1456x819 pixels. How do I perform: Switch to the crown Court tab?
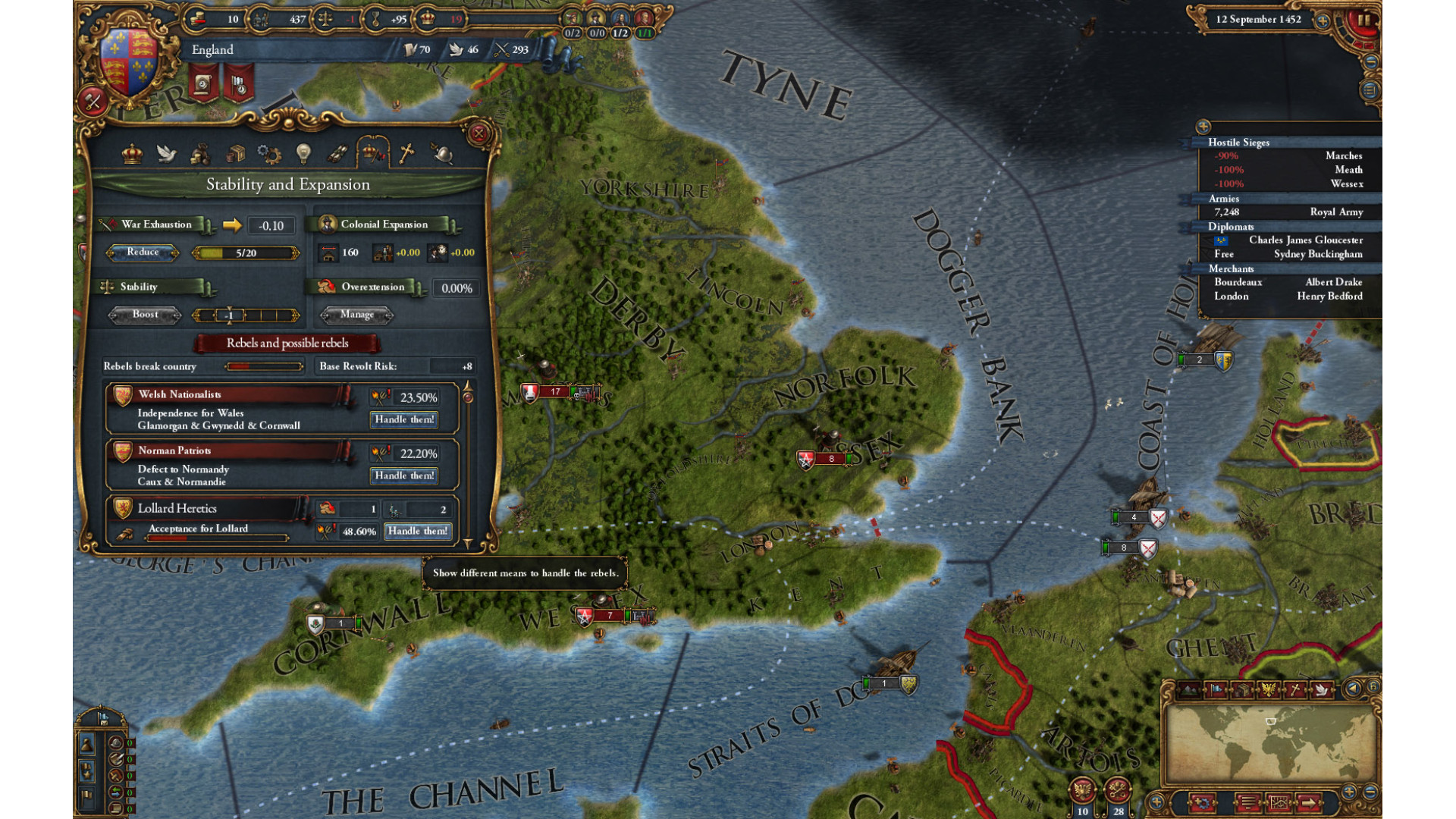(x=132, y=154)
